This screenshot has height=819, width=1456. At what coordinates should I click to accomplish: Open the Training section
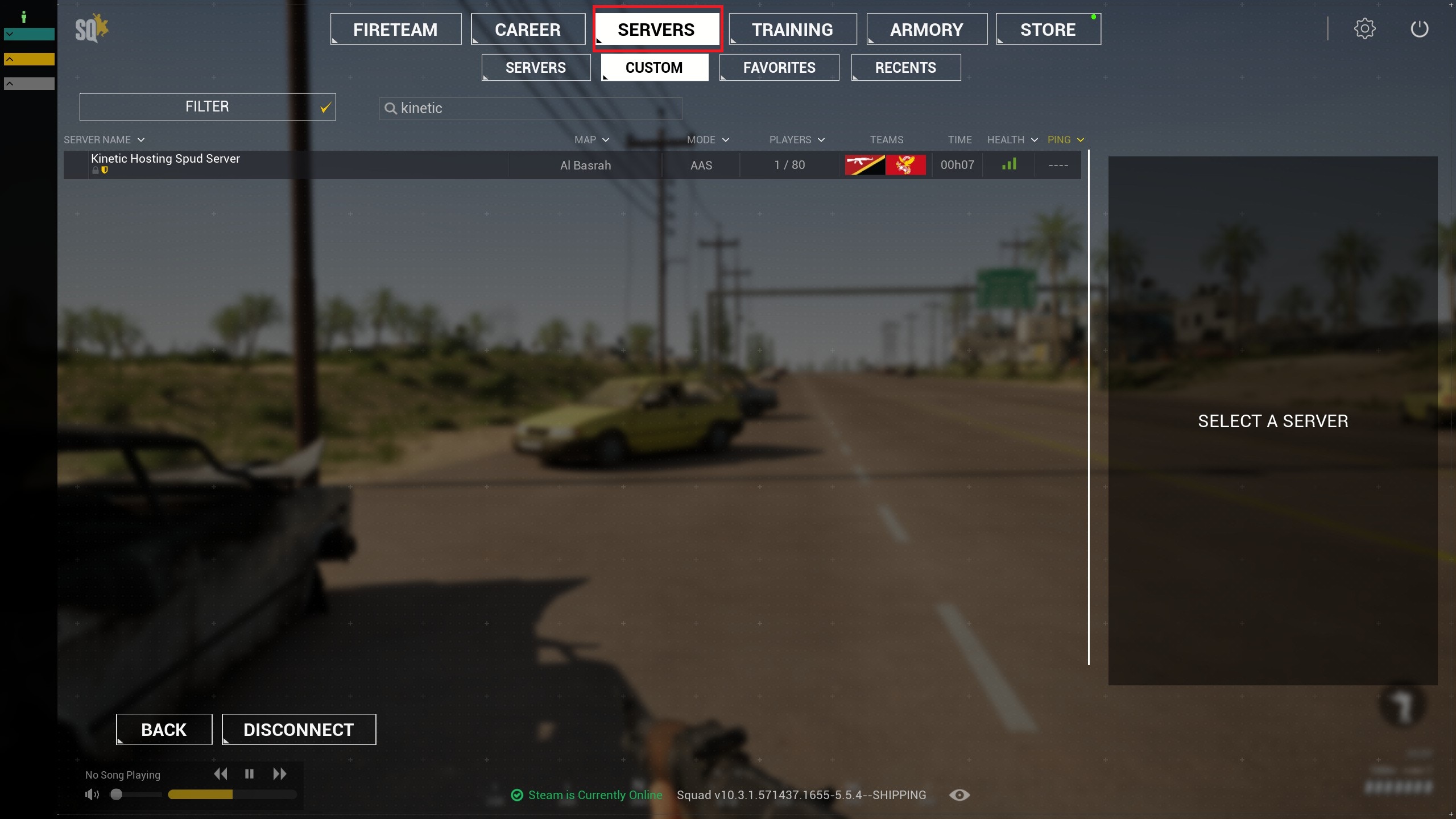tap(792, 30)
